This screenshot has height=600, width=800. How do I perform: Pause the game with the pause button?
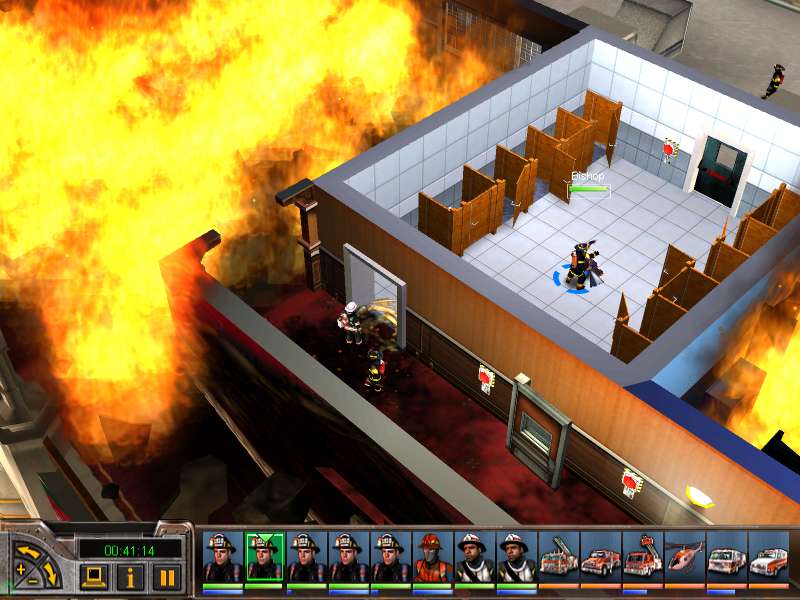point(167,577)
